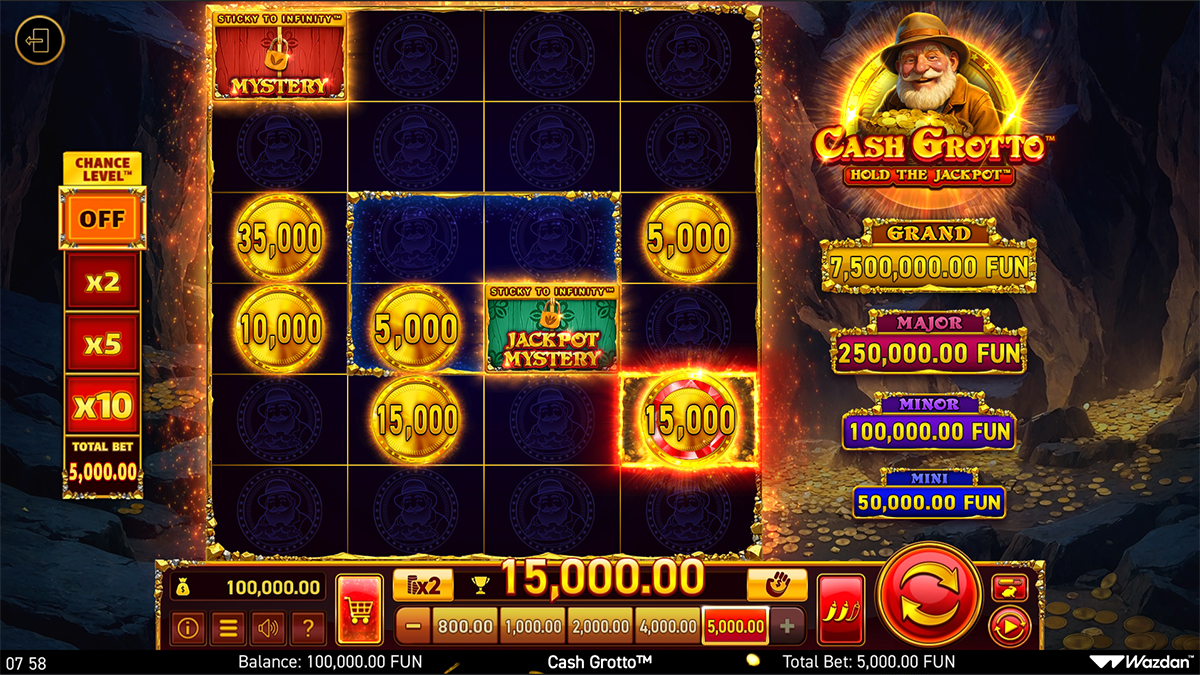Select the x10 Chance Level
Viewport: 1200px width, 675px height.
pyautogui.click(x=103, y=406)
